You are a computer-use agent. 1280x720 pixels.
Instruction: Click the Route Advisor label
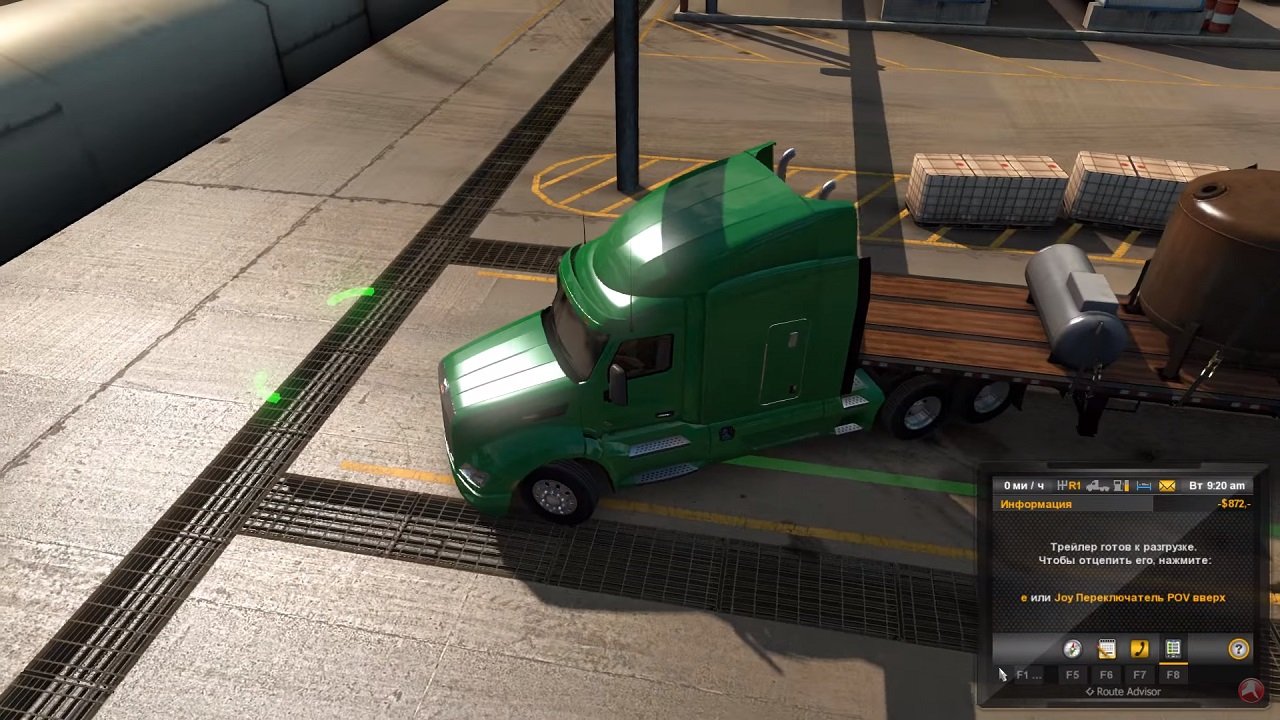coord(1125,691)
